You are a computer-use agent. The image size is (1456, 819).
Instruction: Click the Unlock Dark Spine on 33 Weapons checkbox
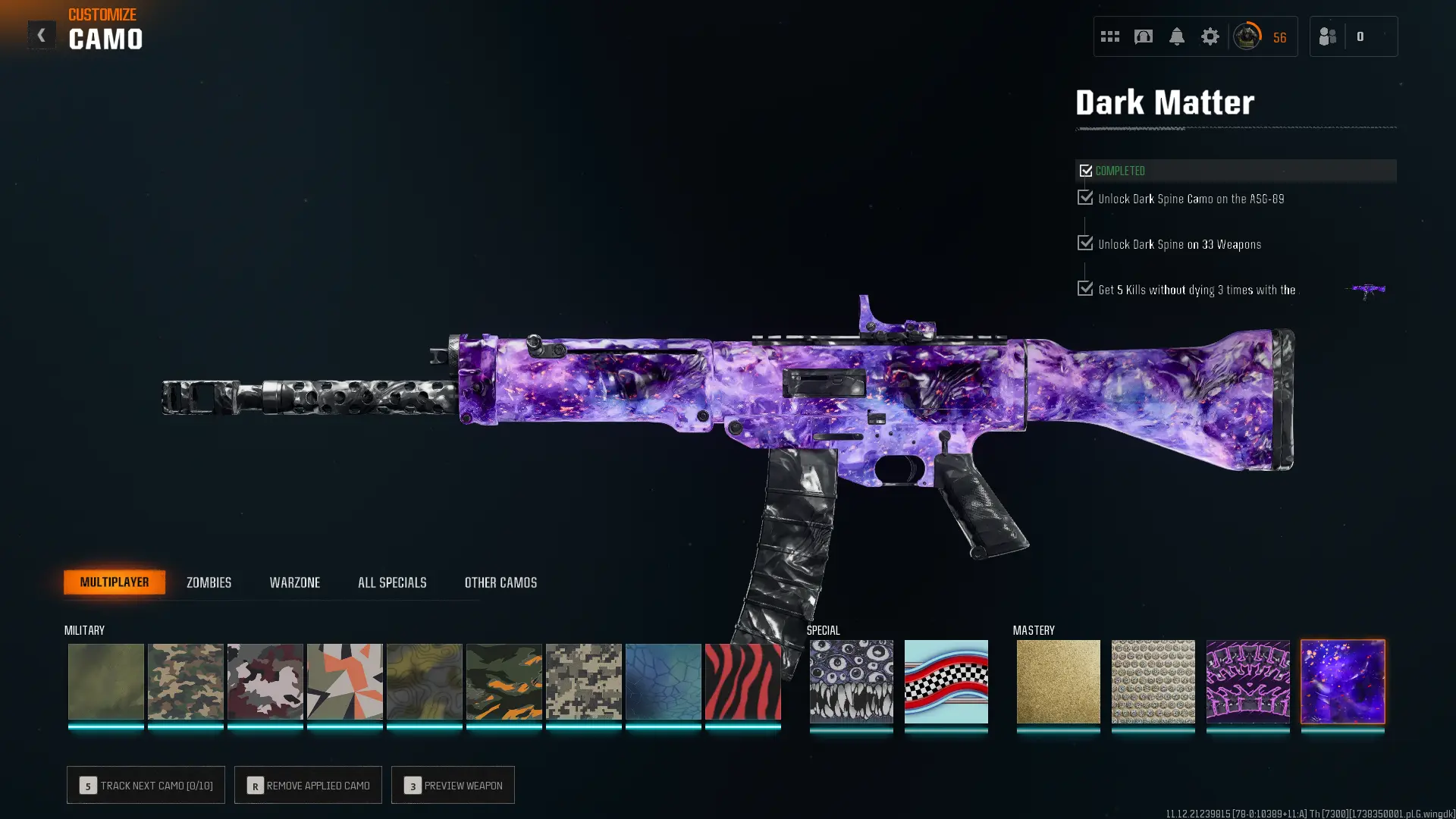(1084, 243)
